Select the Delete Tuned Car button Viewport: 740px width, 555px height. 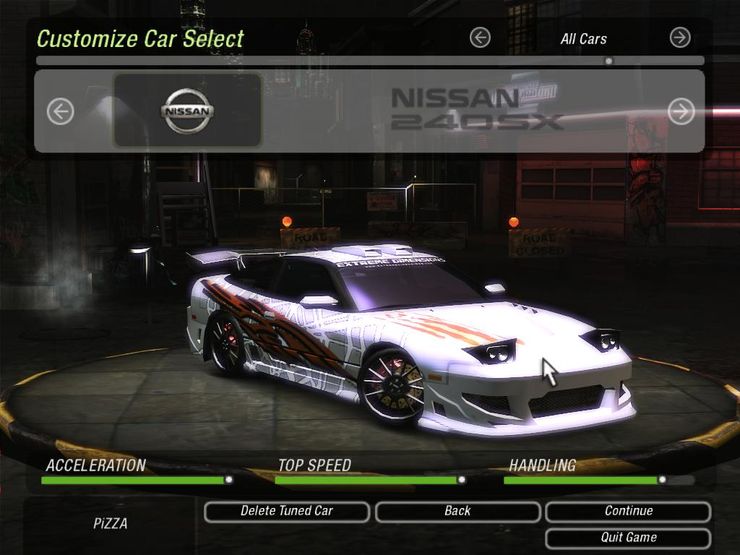click(x=287, y=511)
